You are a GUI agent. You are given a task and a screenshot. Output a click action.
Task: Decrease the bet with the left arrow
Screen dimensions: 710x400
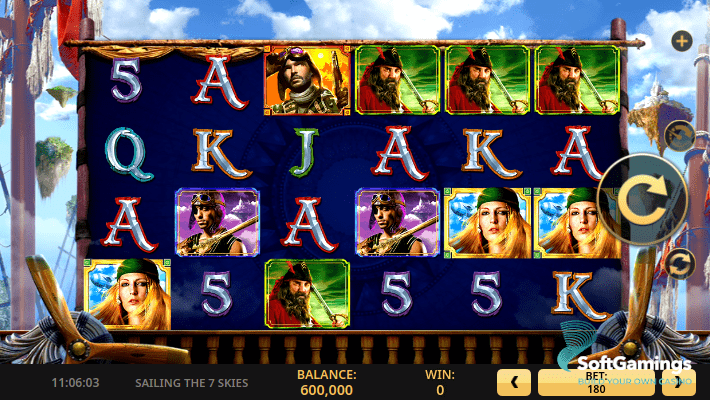513,382
